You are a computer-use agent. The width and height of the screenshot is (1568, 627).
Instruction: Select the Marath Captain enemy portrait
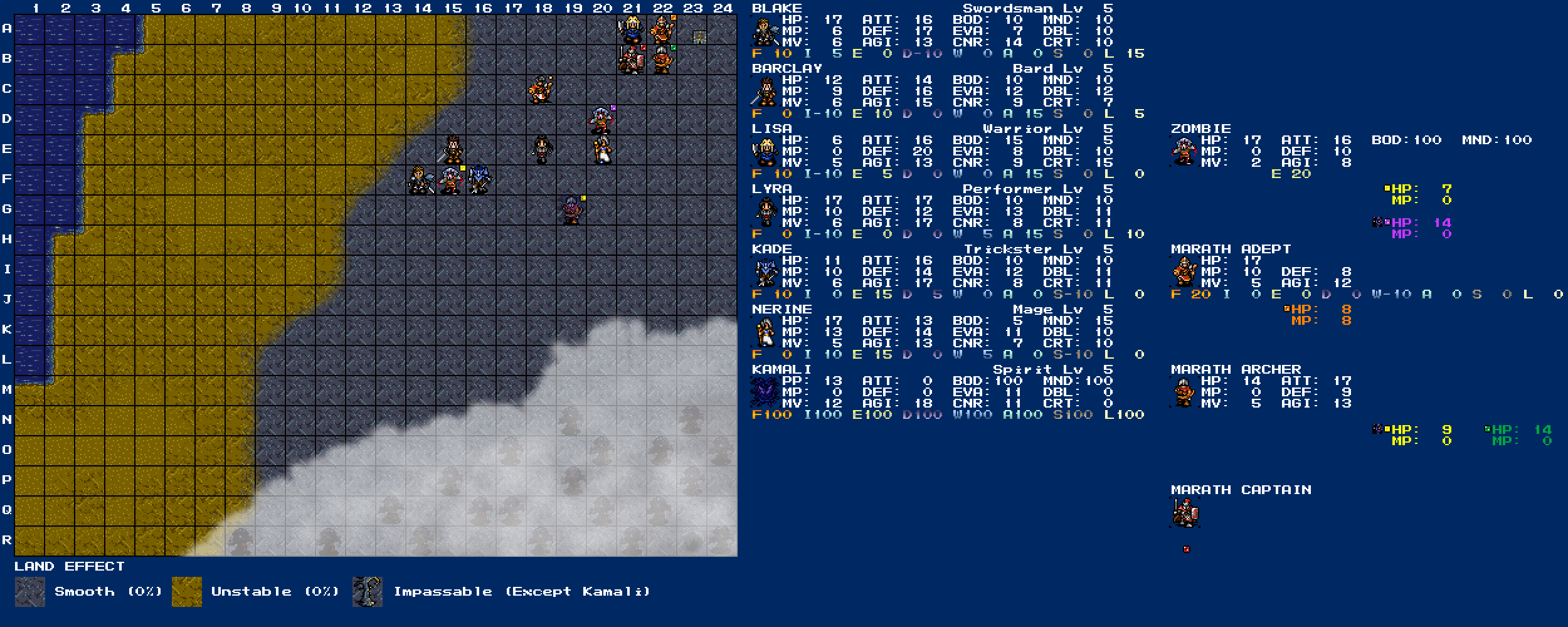(x=1184, y=513)
